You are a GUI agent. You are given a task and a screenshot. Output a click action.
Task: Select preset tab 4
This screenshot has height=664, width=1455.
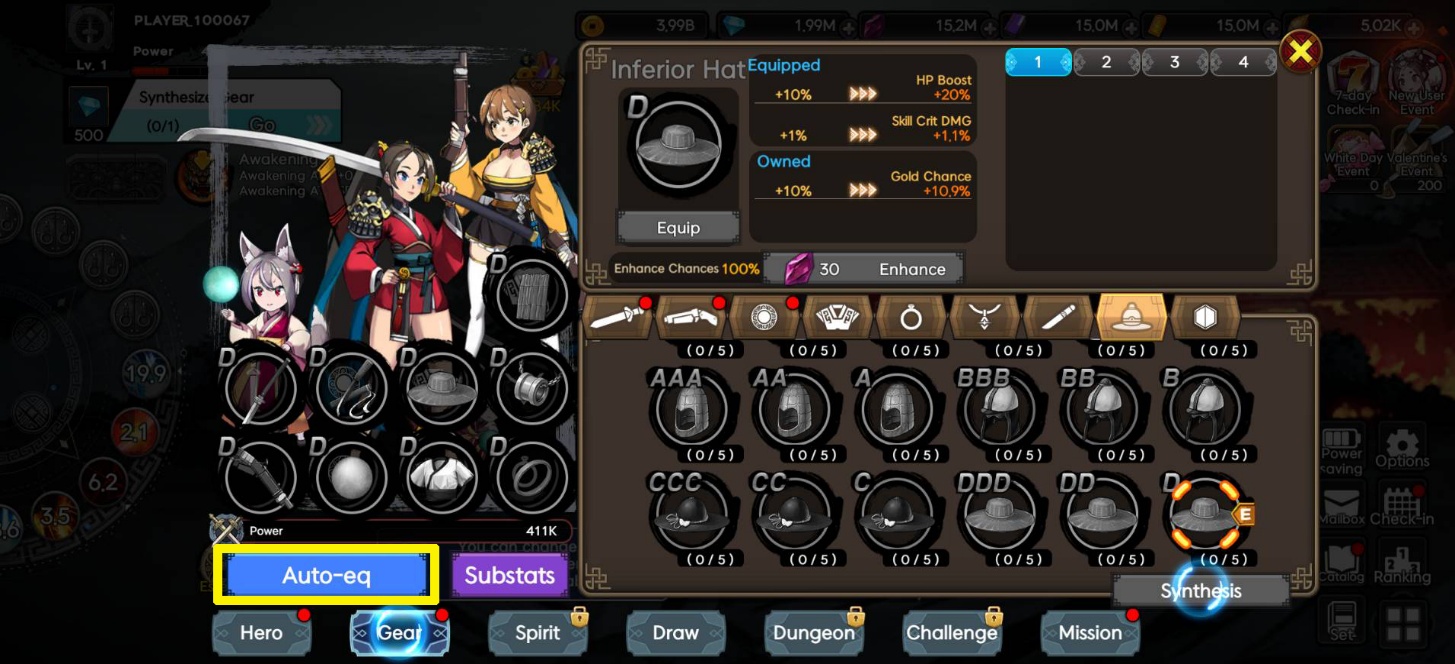coord(1243,62)
